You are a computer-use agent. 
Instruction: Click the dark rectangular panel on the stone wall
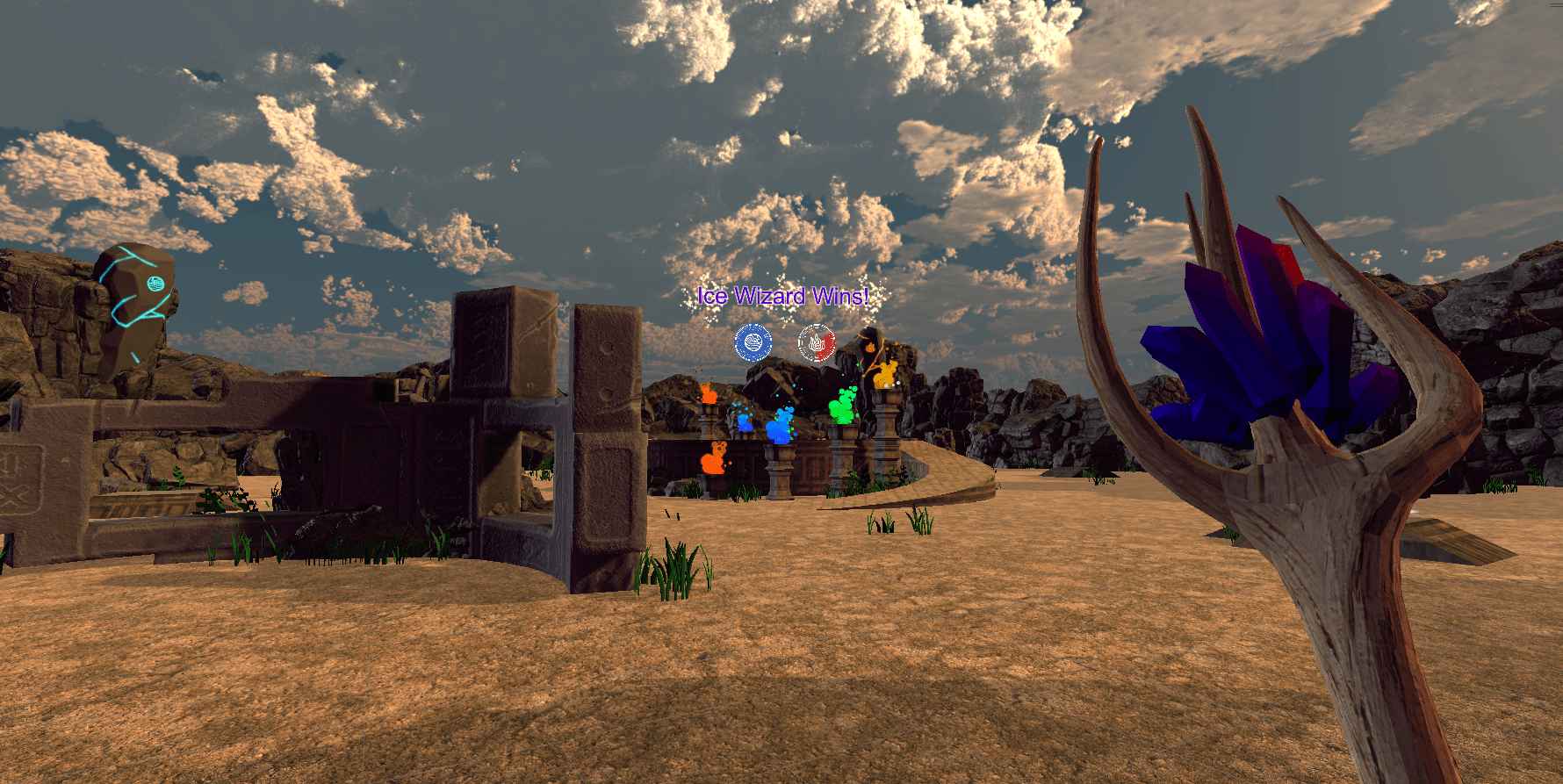[x=384, y=390]
